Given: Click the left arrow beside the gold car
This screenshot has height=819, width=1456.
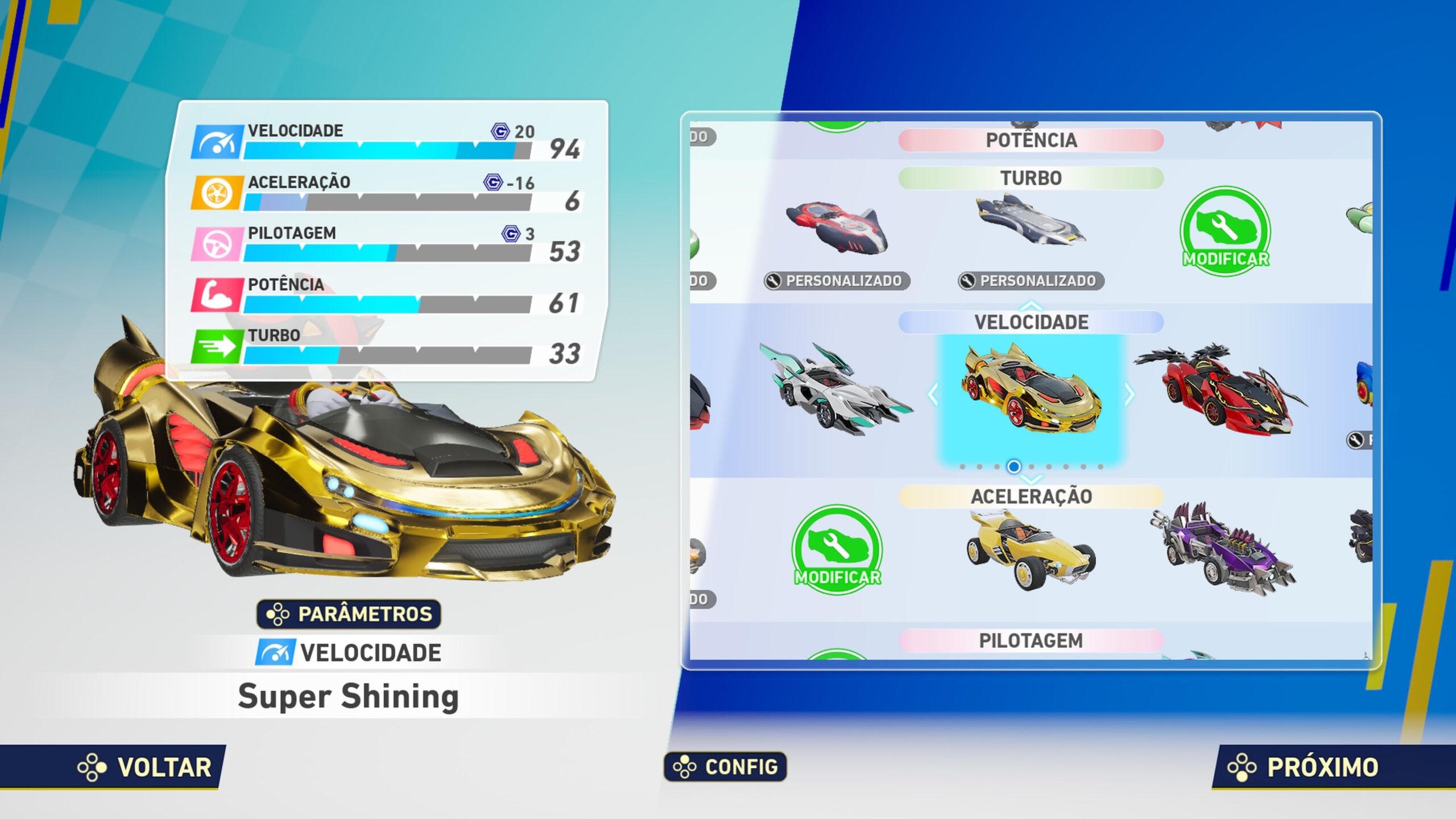Looking at the screenshot, I should [x=933, y=394].
